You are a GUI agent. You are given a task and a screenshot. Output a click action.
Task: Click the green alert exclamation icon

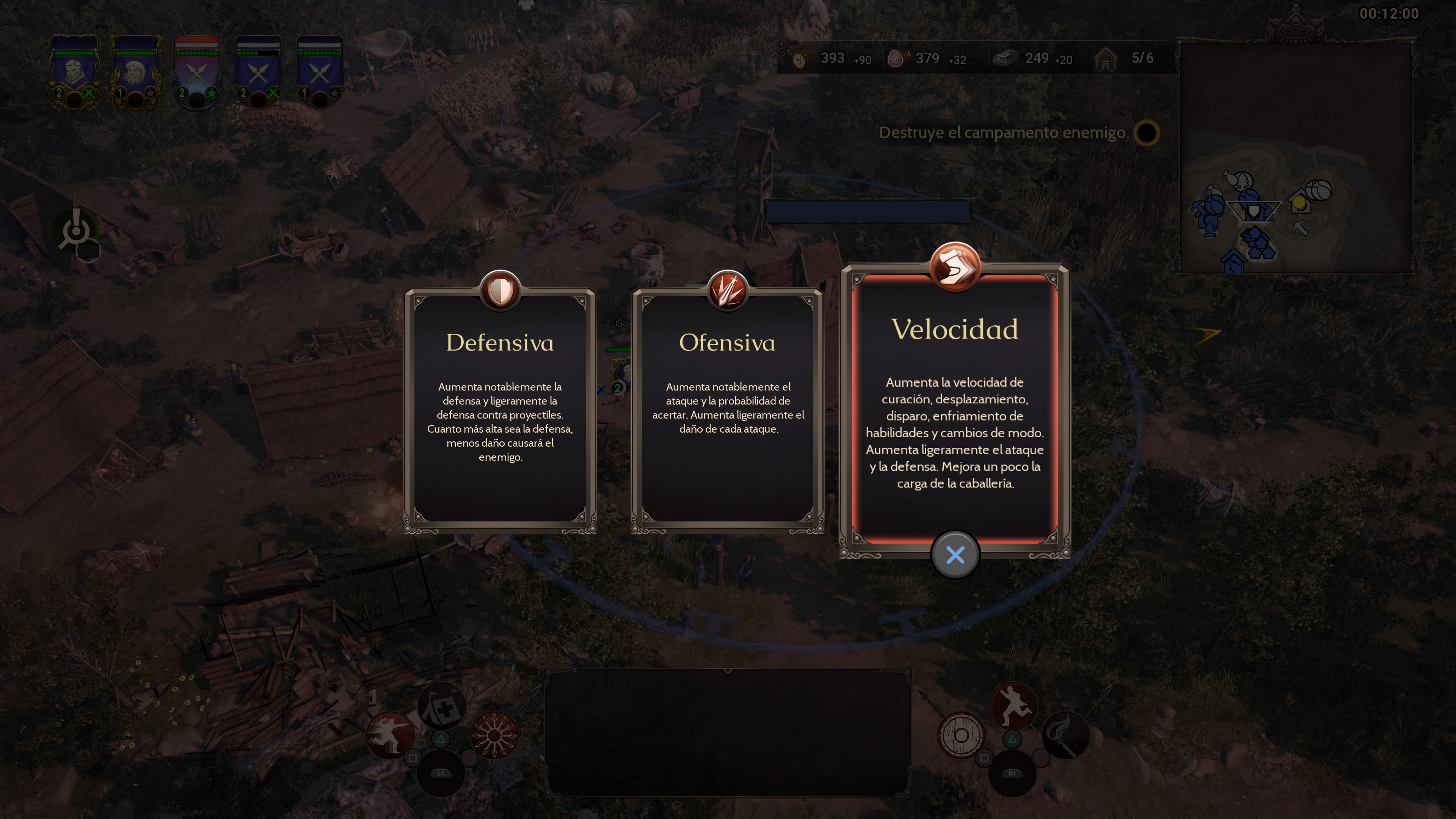point(76,229)
